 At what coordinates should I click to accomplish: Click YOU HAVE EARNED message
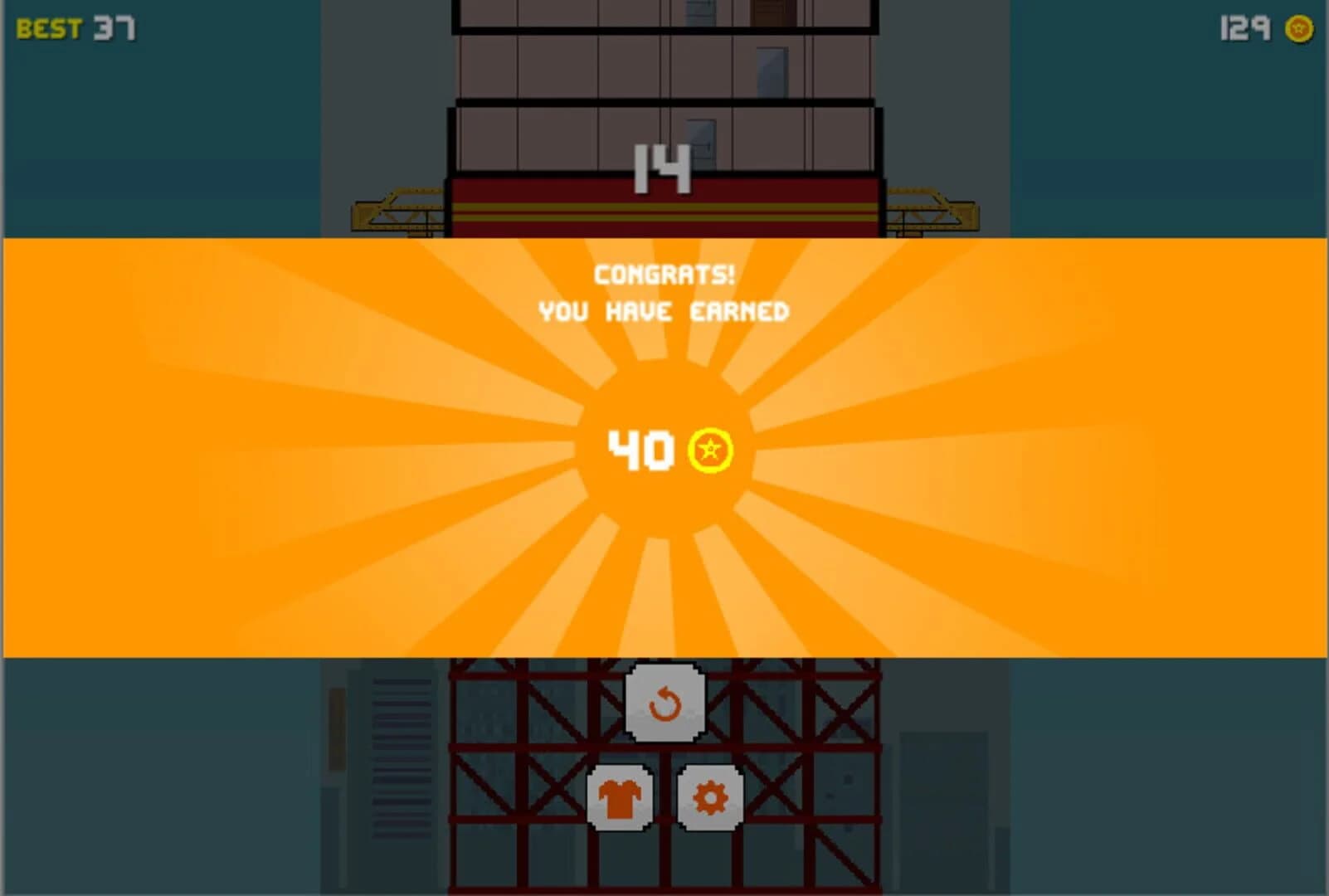coord(664,311)
